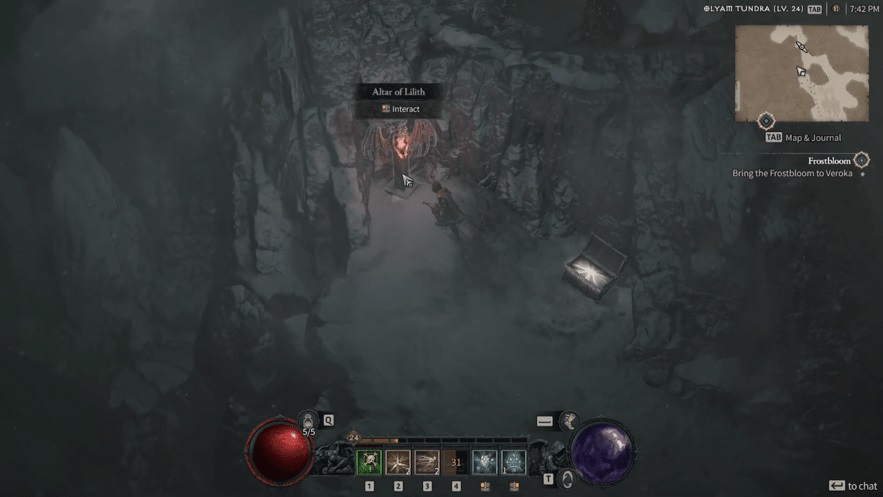Activate the last skill on the bar

coord(514,462)
